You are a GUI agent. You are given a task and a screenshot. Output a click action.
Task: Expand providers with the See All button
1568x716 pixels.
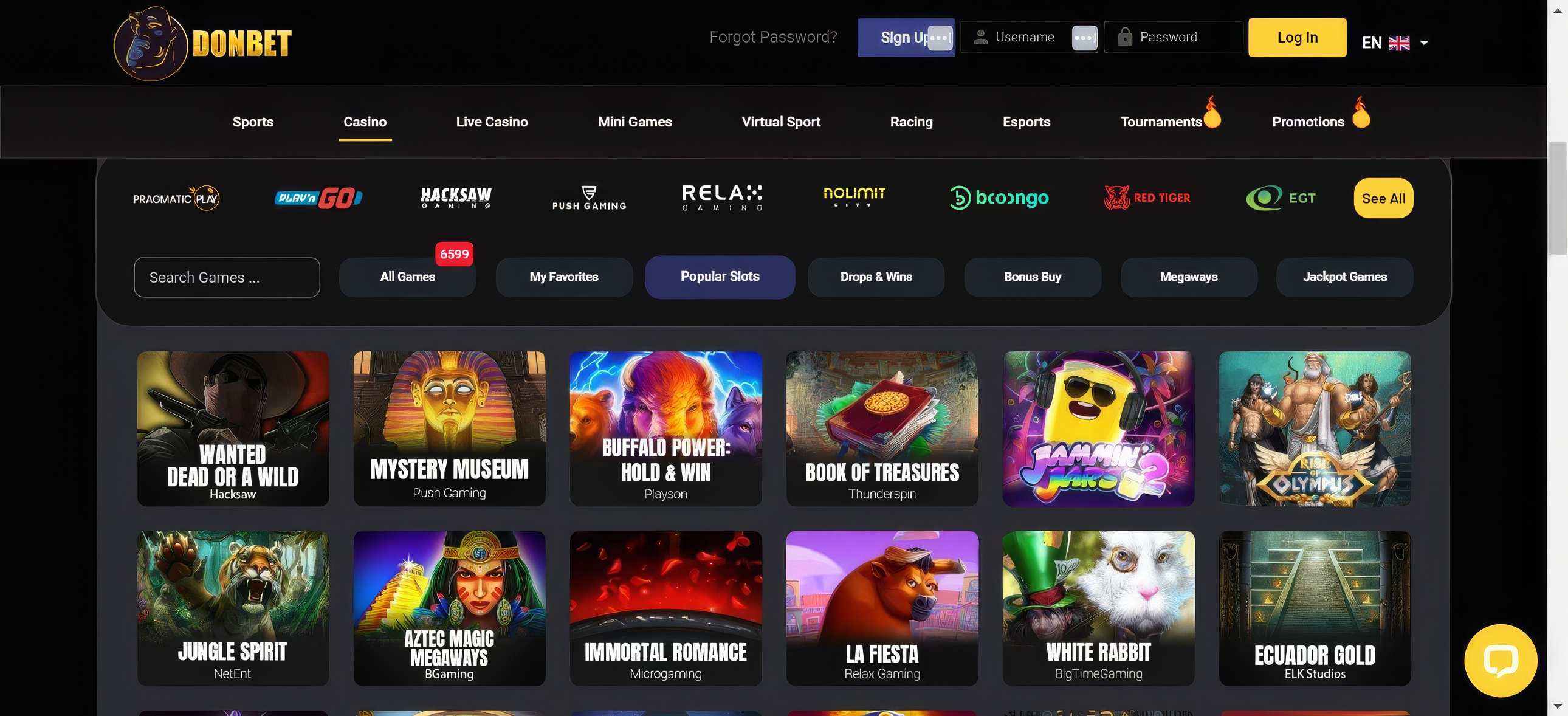click(x=1383, y=198)
